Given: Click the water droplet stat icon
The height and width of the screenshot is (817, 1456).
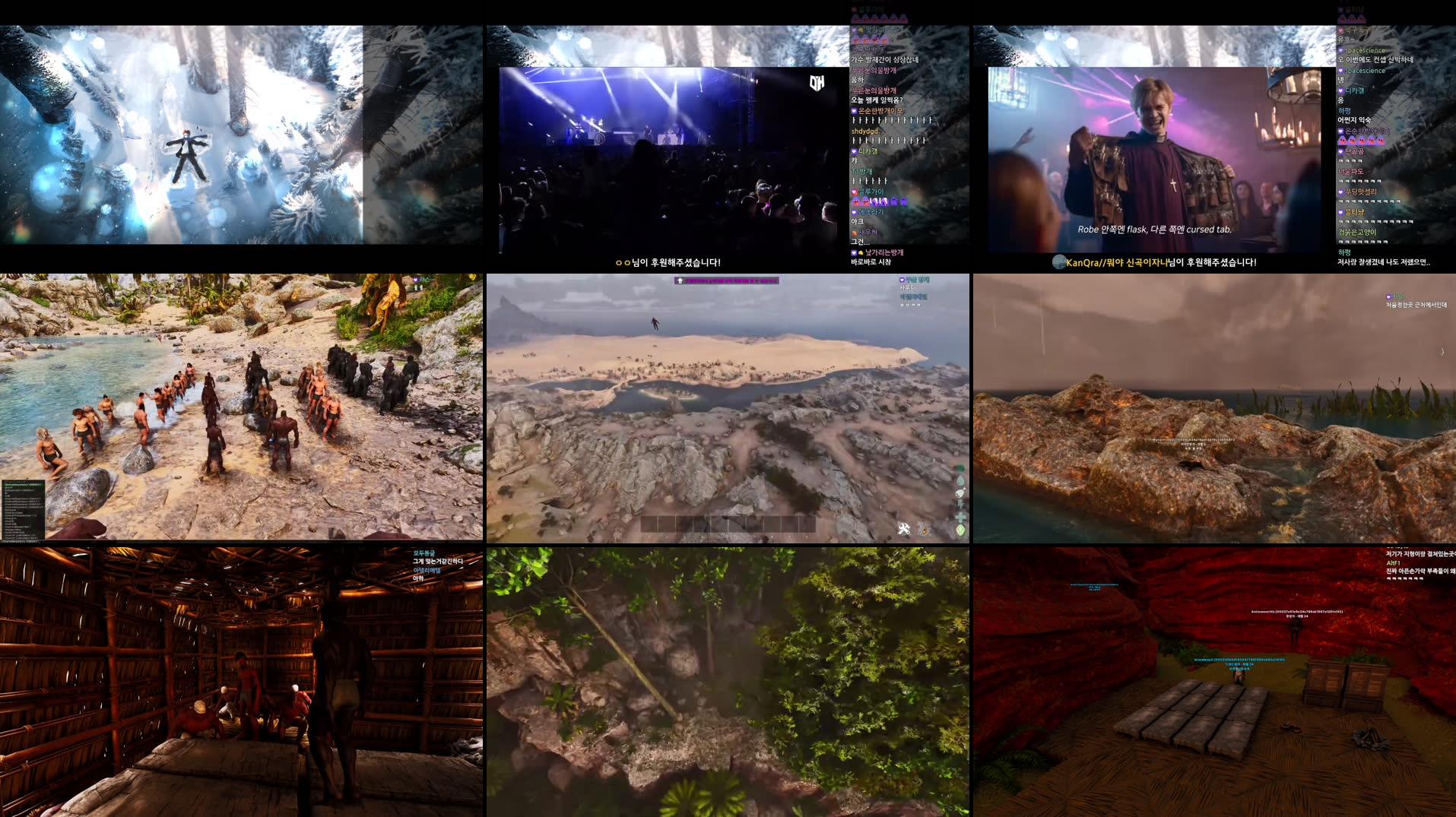Looking at the screenshot, I should tap(960, 480).
